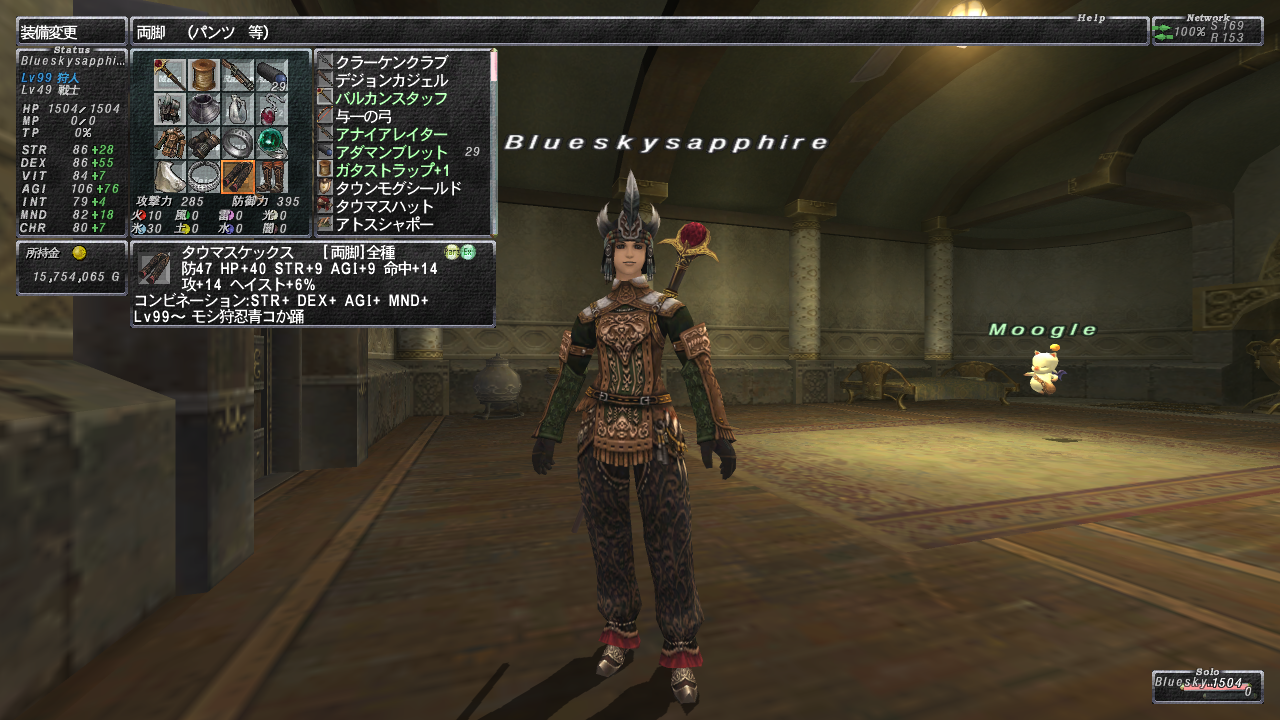Choose the white cape back slot
The image size is (1280, 720).
pos(170,177)
